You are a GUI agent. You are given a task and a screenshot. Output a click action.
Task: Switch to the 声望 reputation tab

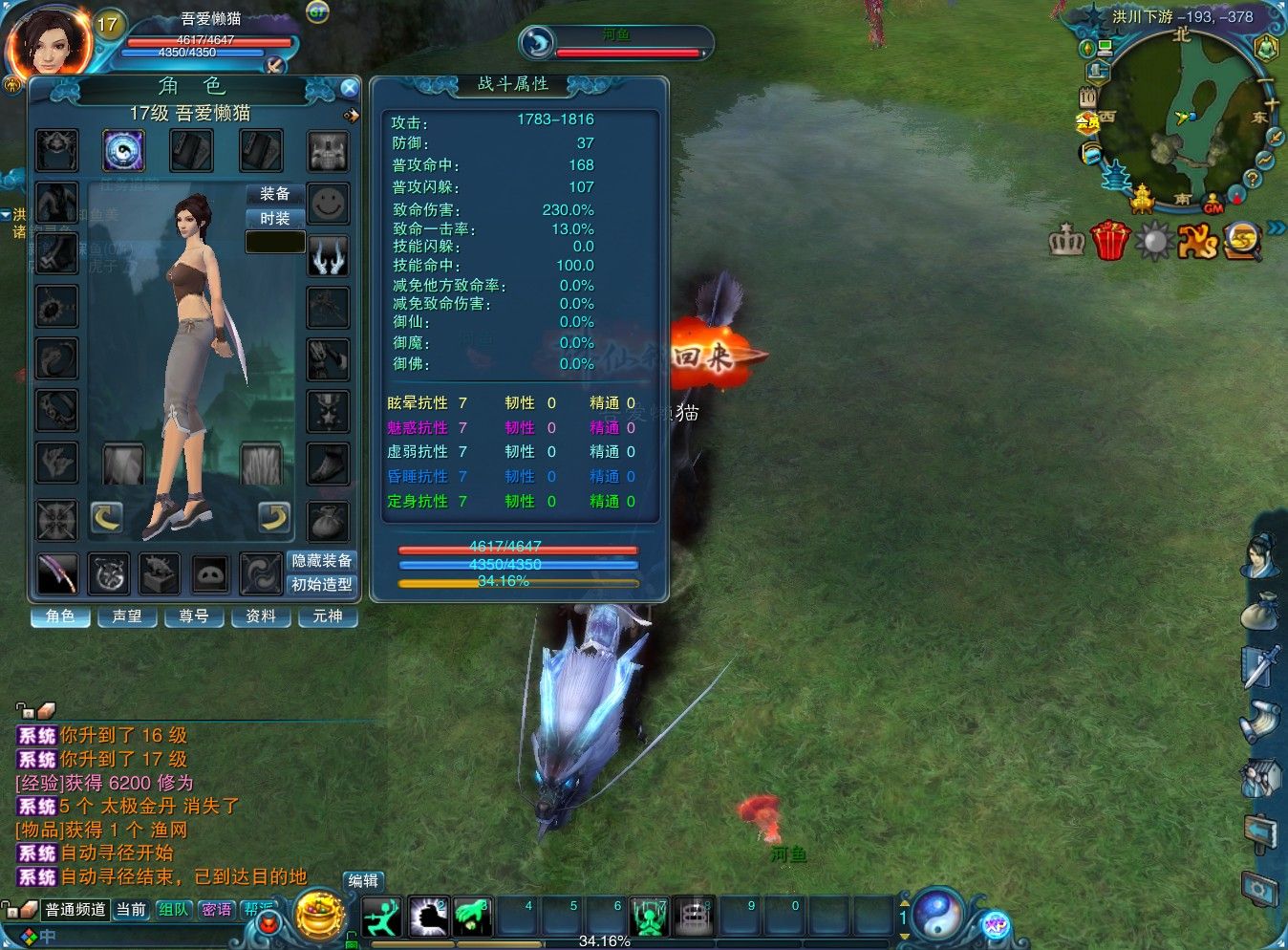click(x=127, y=615)
